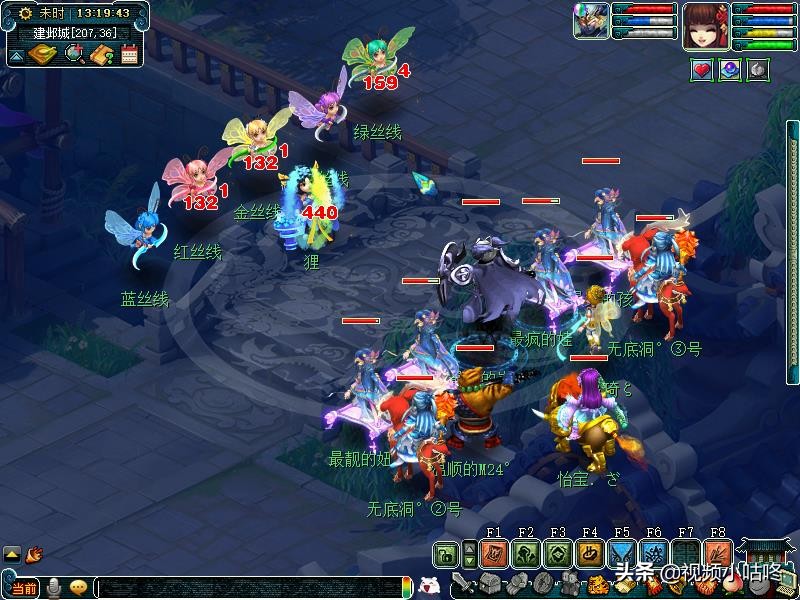The width and height of the screenshot is (800, 600).
Task: Click the red heart buff icon
Action: 702,70
